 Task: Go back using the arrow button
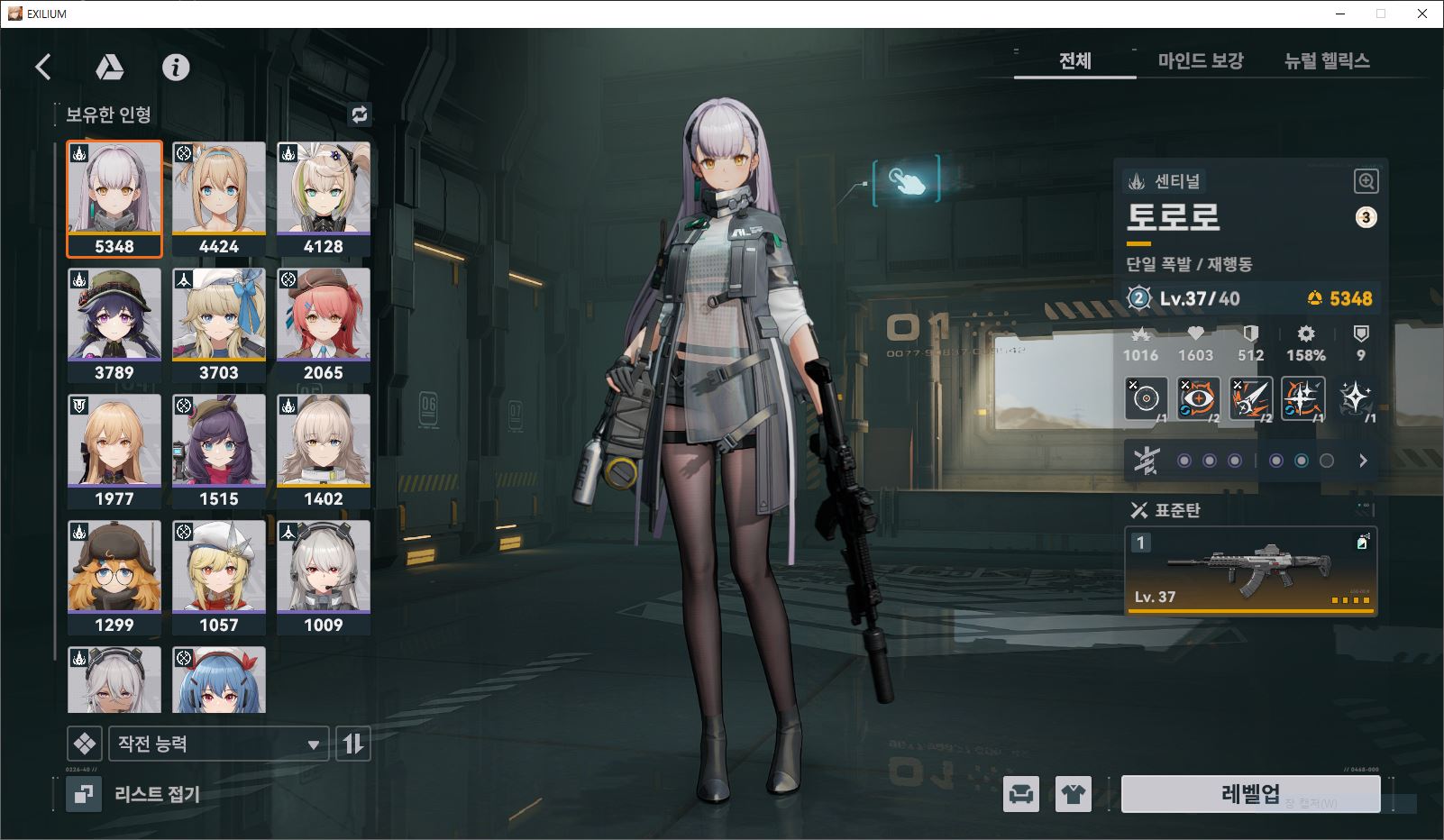click(43, 67)
